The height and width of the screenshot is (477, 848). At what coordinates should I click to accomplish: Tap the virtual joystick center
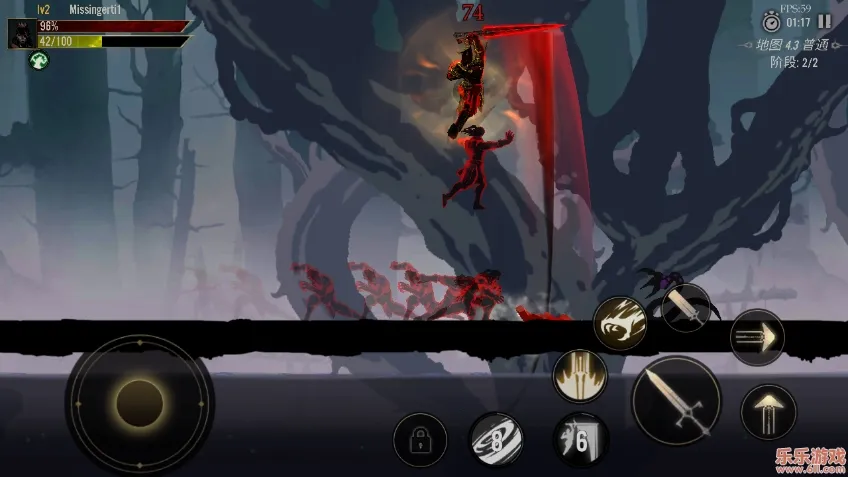139,403
